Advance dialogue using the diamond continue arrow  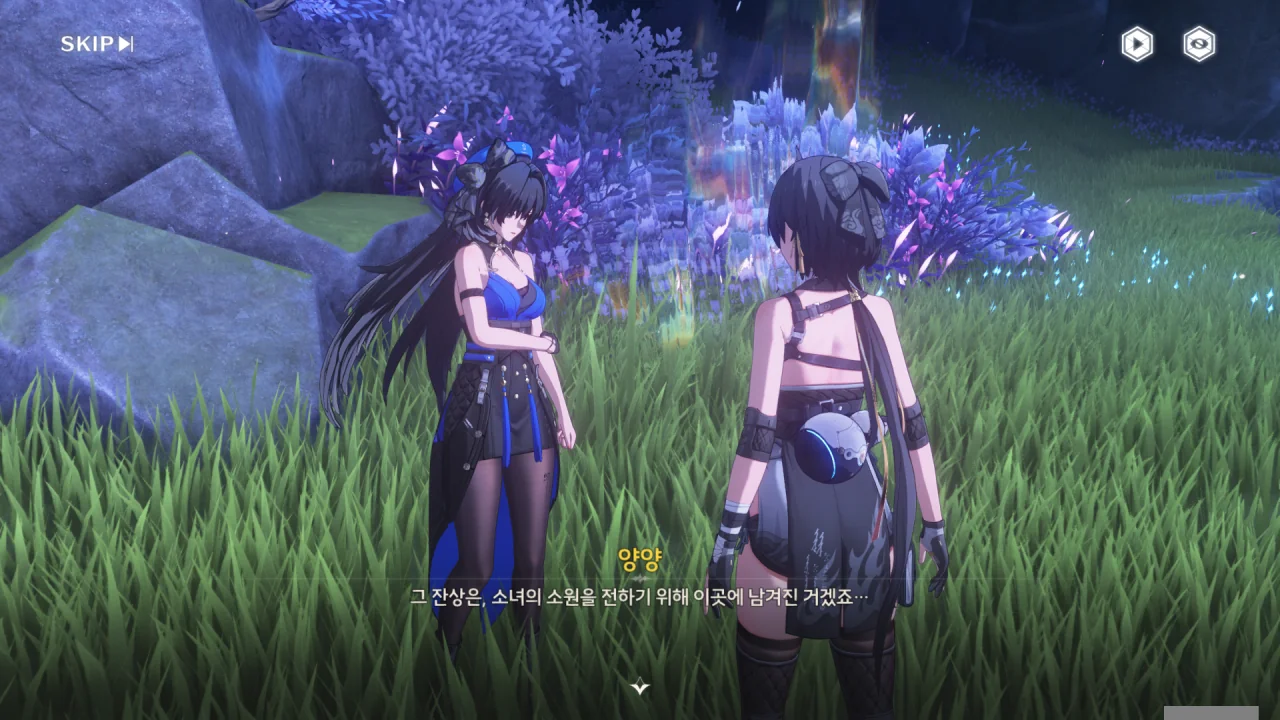pyautogui.click(x=641, y=686)
